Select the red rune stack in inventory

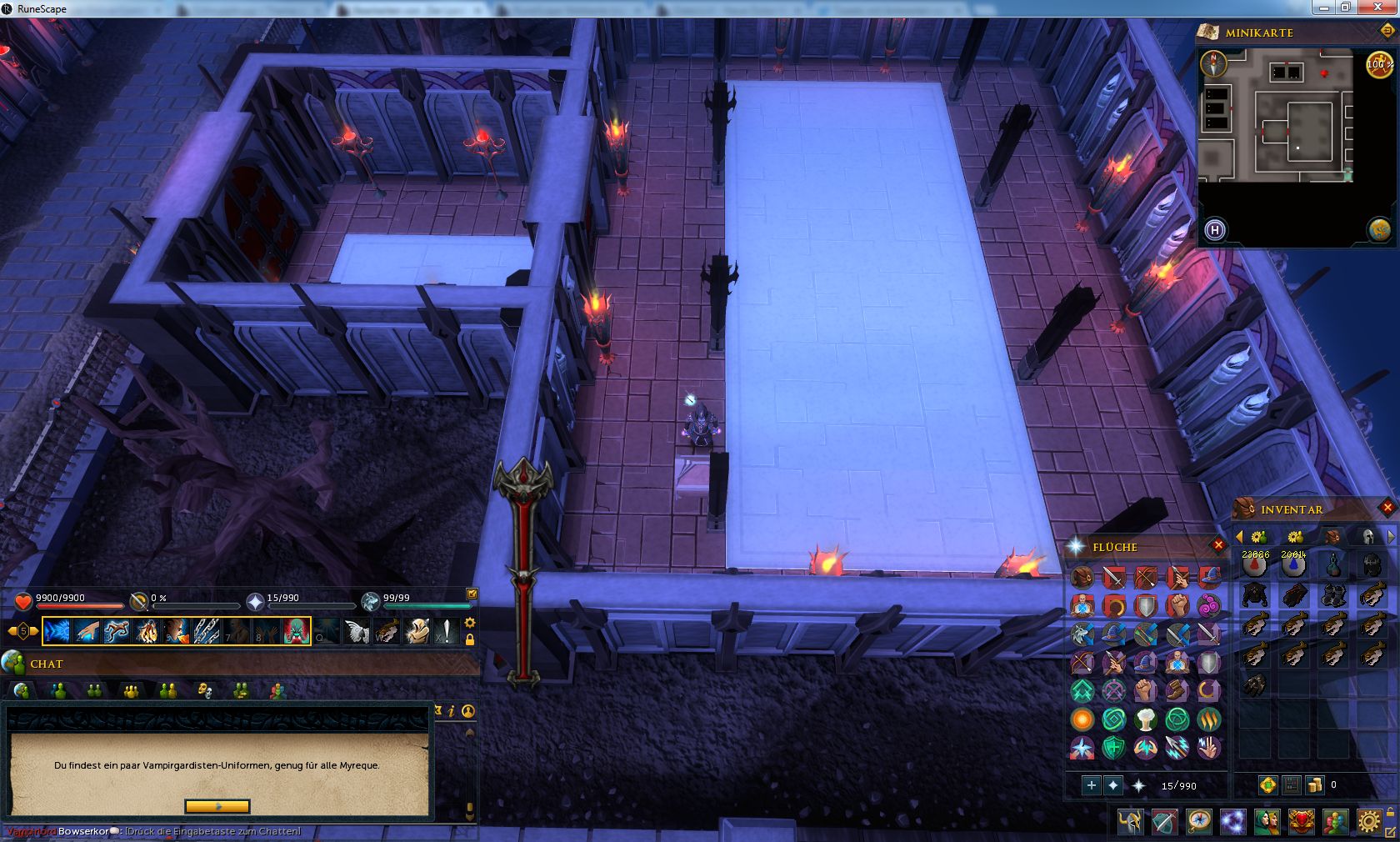click(1255, 566)
